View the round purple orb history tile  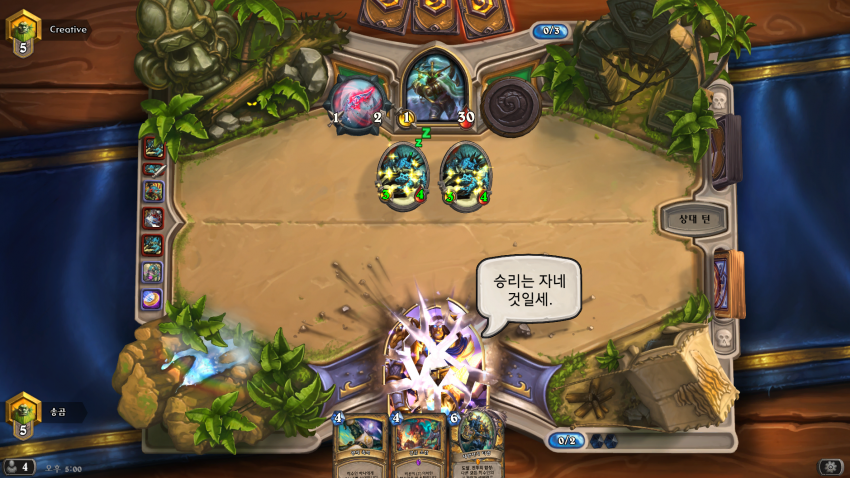coord(152,298)
